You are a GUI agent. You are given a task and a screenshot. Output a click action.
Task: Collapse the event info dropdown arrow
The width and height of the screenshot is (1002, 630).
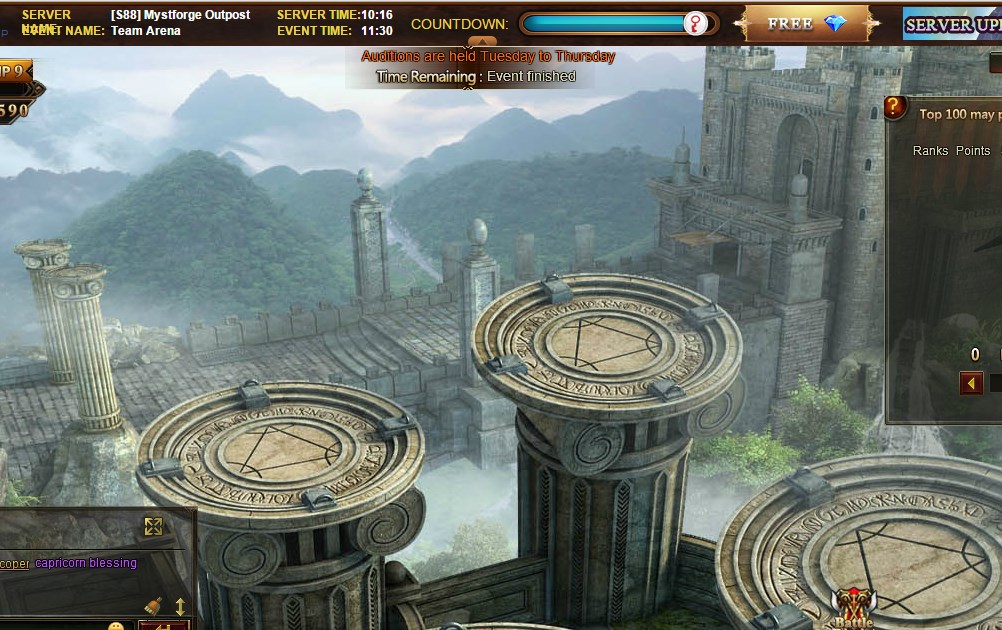tap(482, 42)
